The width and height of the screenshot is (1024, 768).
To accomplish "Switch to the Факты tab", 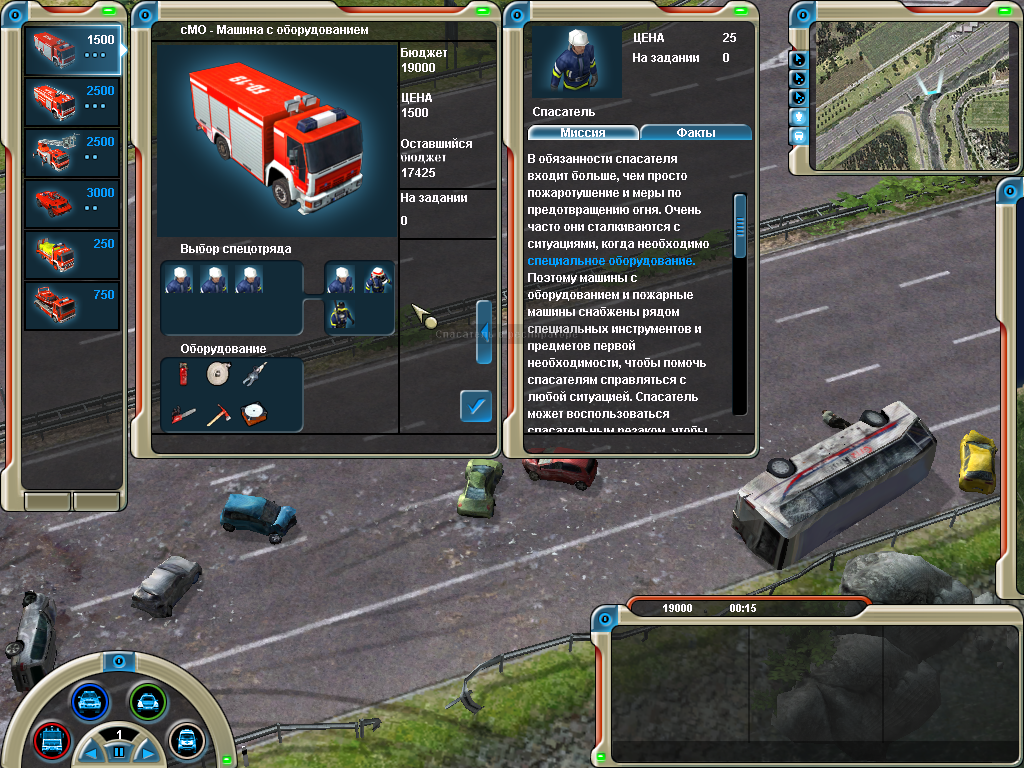I will [696, 132].
